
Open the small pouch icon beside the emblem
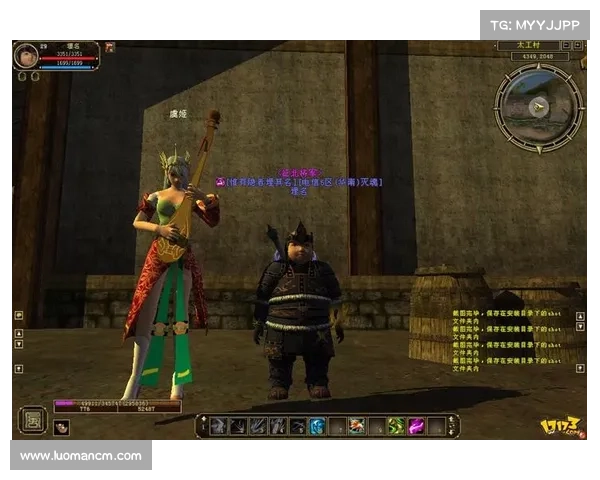[61, 427]
